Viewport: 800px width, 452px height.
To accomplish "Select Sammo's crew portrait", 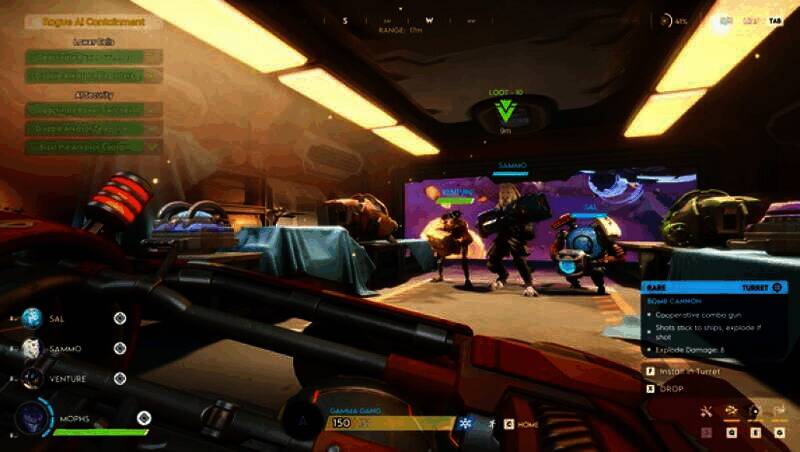I will pos(33,348).
